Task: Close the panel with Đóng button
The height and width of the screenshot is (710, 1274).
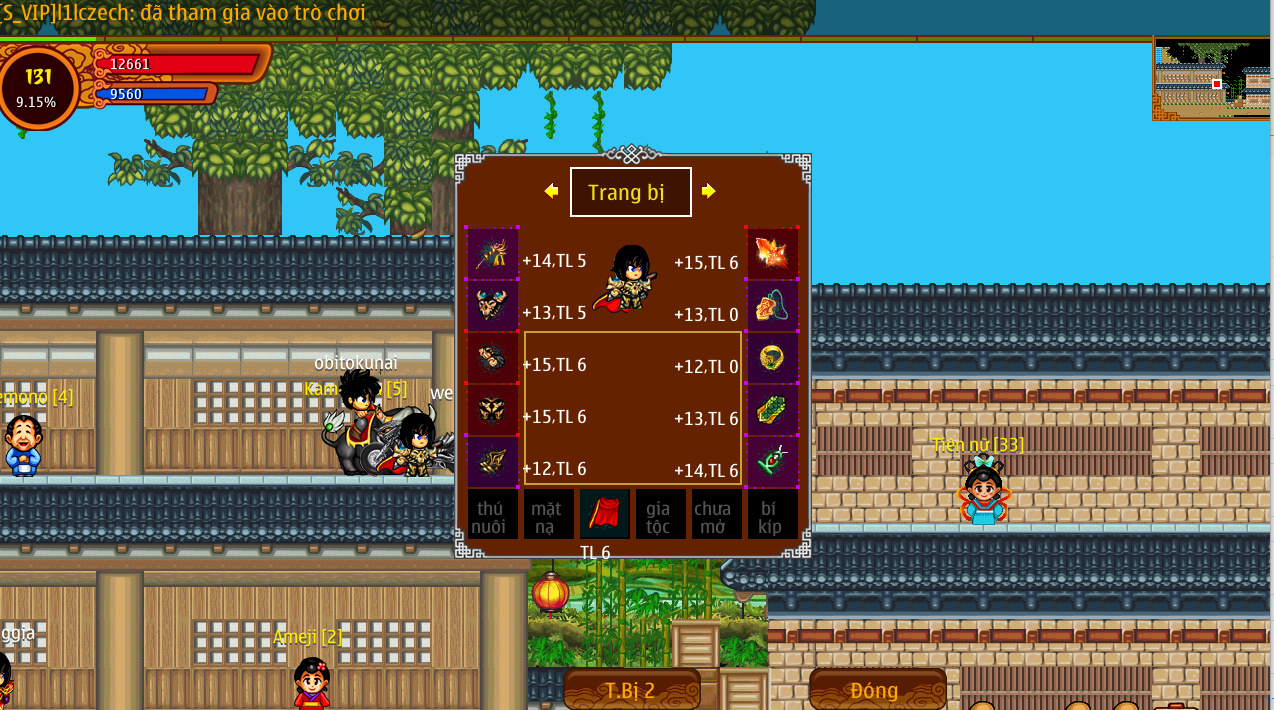Action: coord(876,690)
